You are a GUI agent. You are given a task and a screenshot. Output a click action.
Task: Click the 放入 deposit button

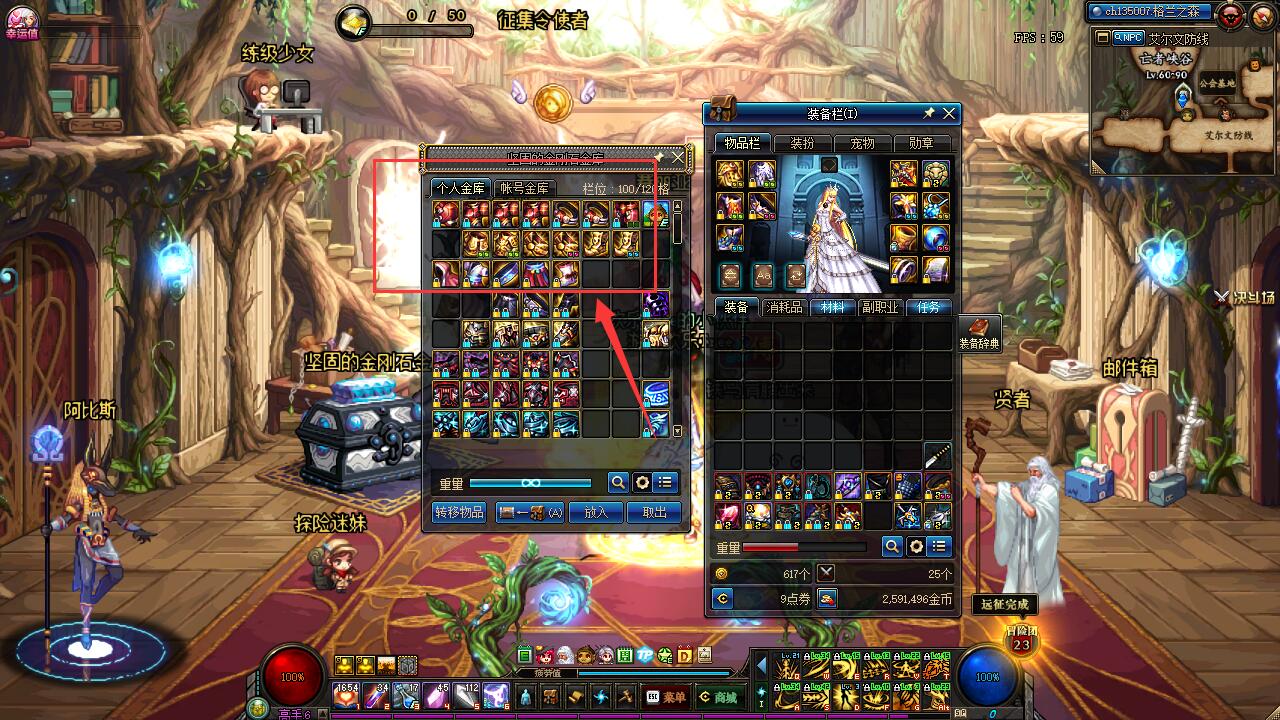[596, 512]
